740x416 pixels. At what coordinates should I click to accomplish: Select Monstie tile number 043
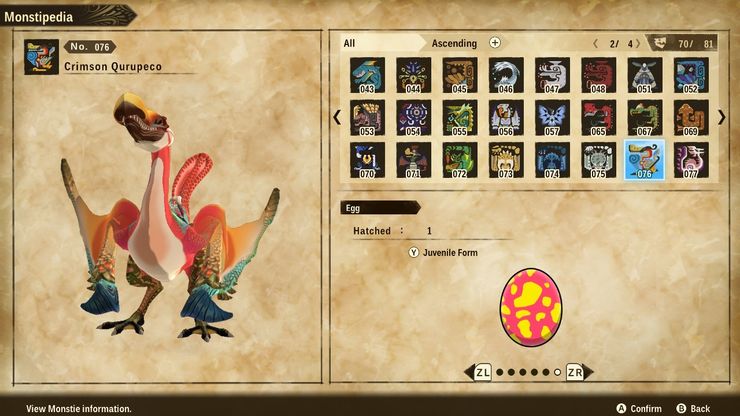[x=365, y=74]
